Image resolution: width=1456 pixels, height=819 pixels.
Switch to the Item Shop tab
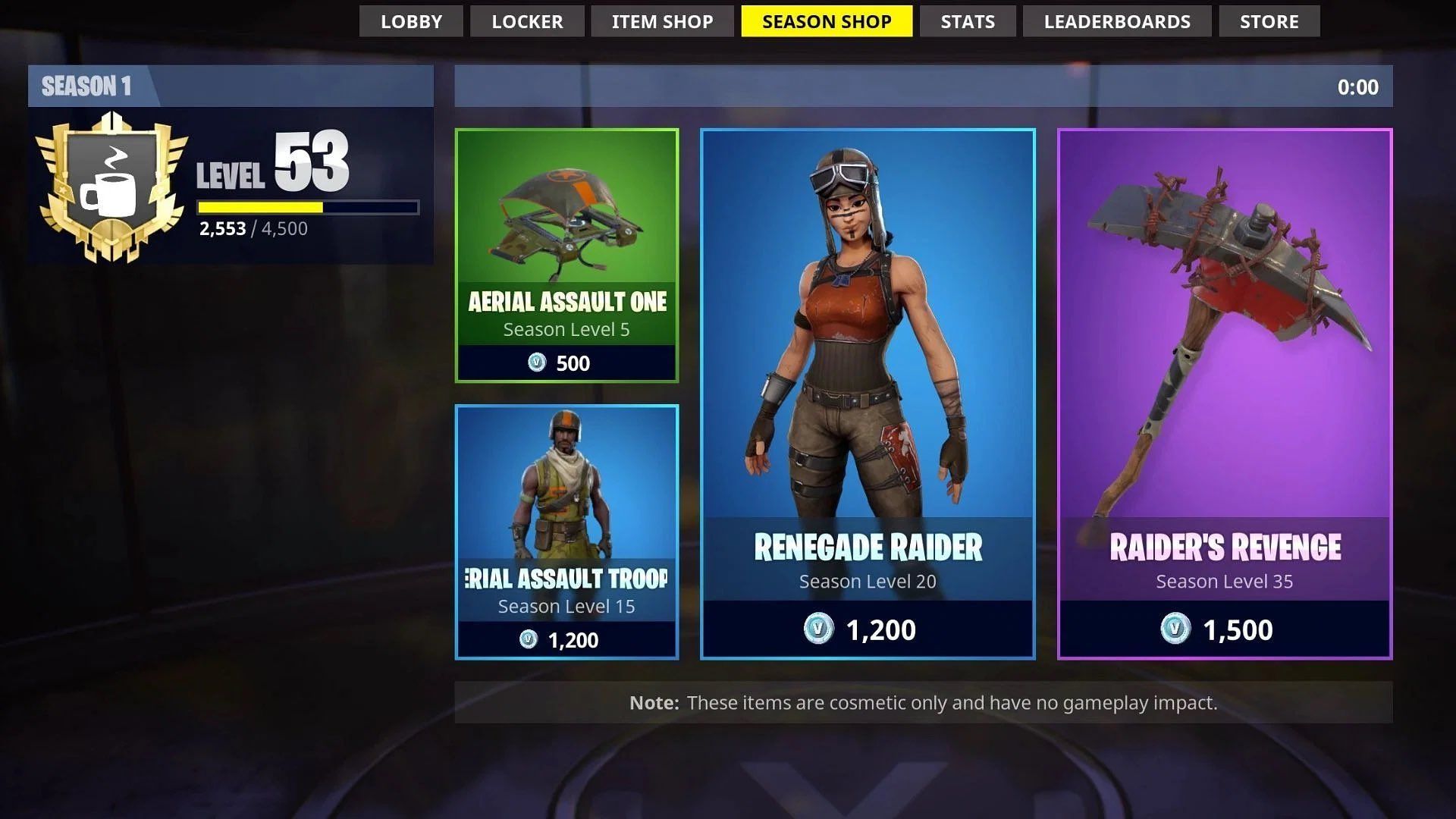pos(661,21)
